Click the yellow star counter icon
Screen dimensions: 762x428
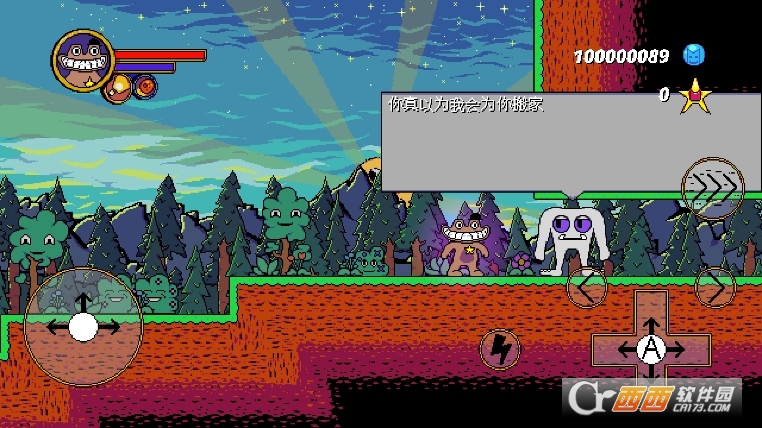(x=693, y=95)
